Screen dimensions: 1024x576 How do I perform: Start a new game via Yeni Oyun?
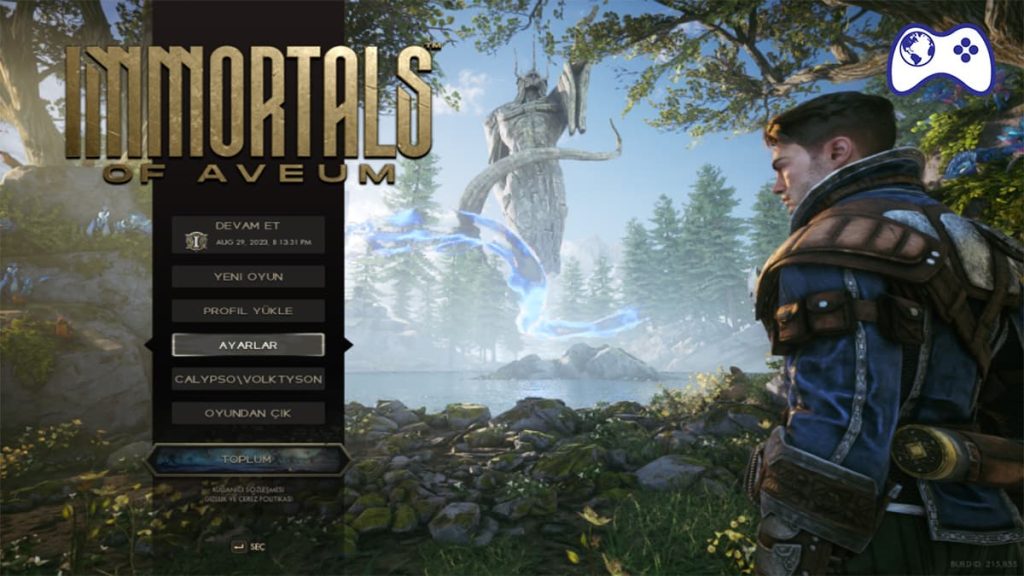click(248, 276)
